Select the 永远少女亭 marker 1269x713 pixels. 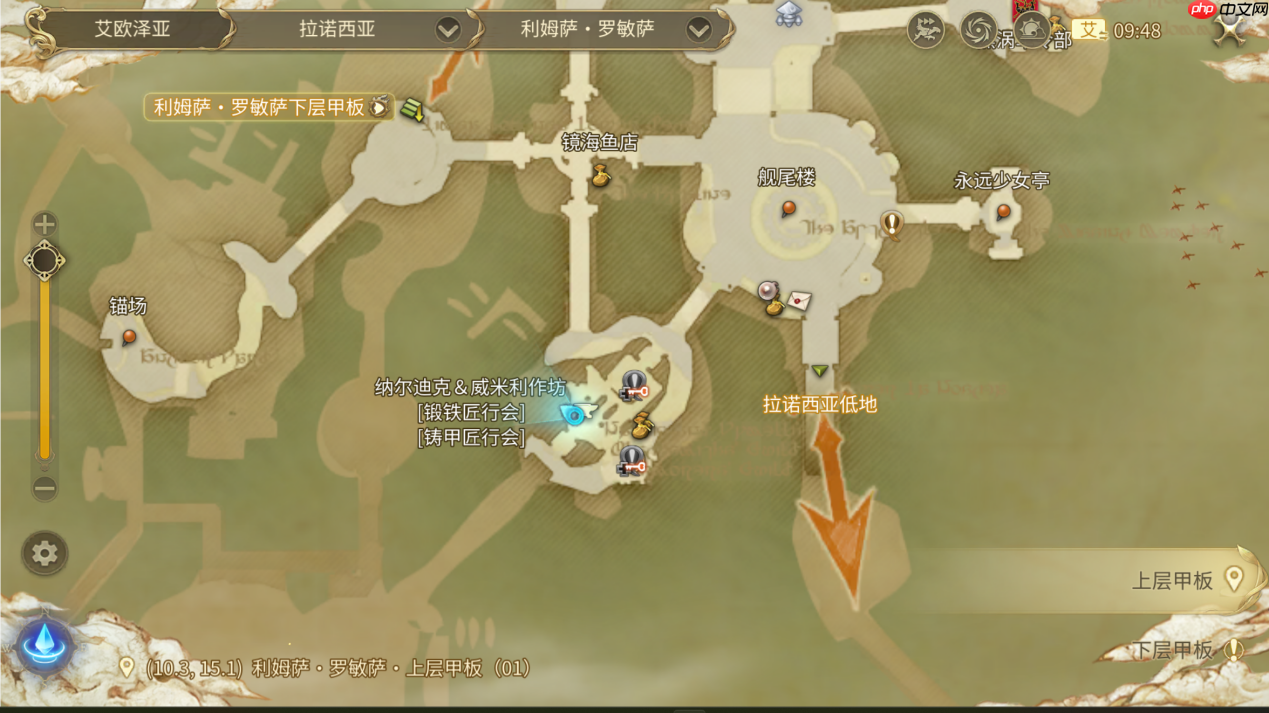(x=1003, y=211)
